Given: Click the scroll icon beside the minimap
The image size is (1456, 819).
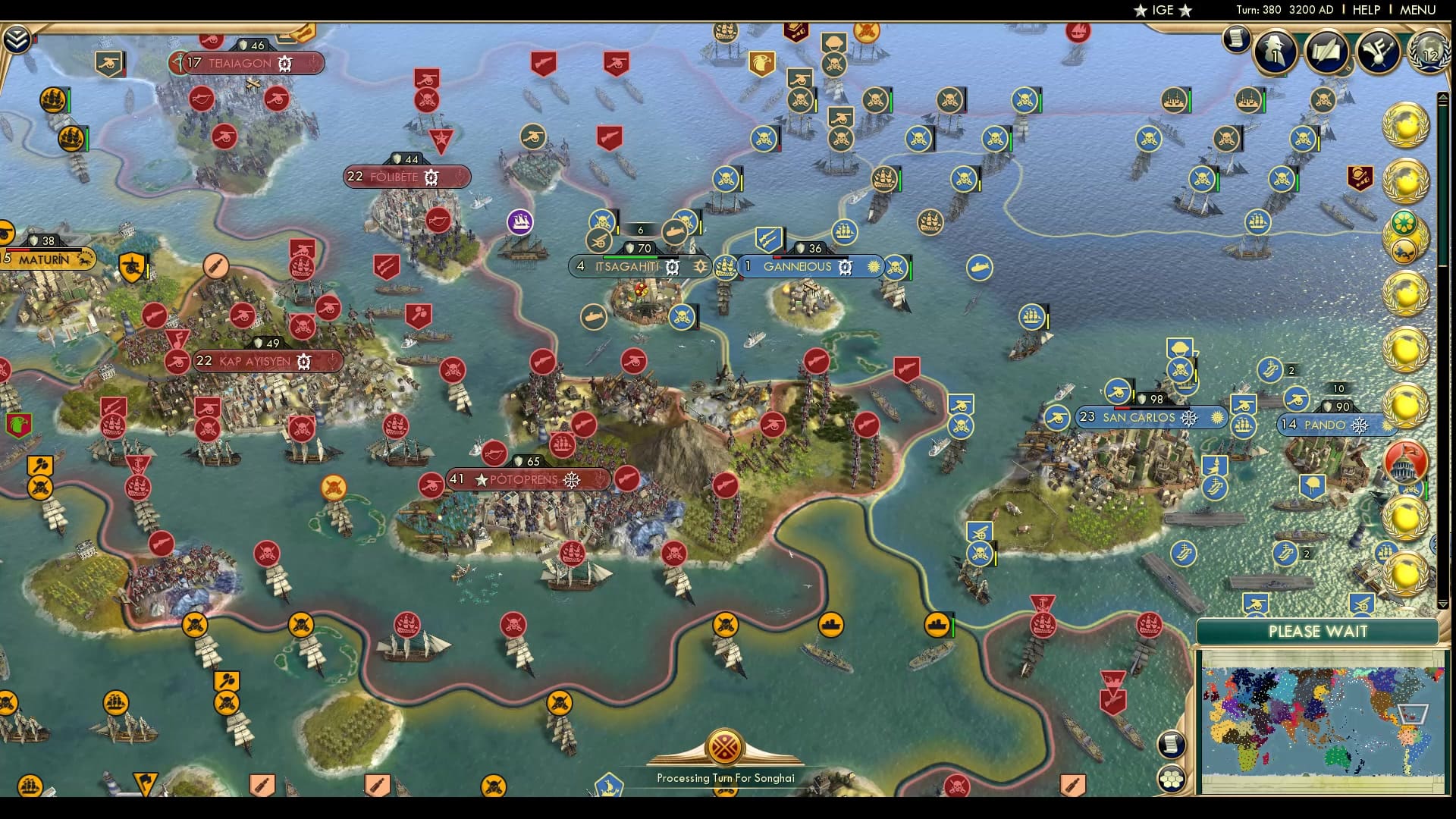Looking at the screenshot, I should [1171, 744].
